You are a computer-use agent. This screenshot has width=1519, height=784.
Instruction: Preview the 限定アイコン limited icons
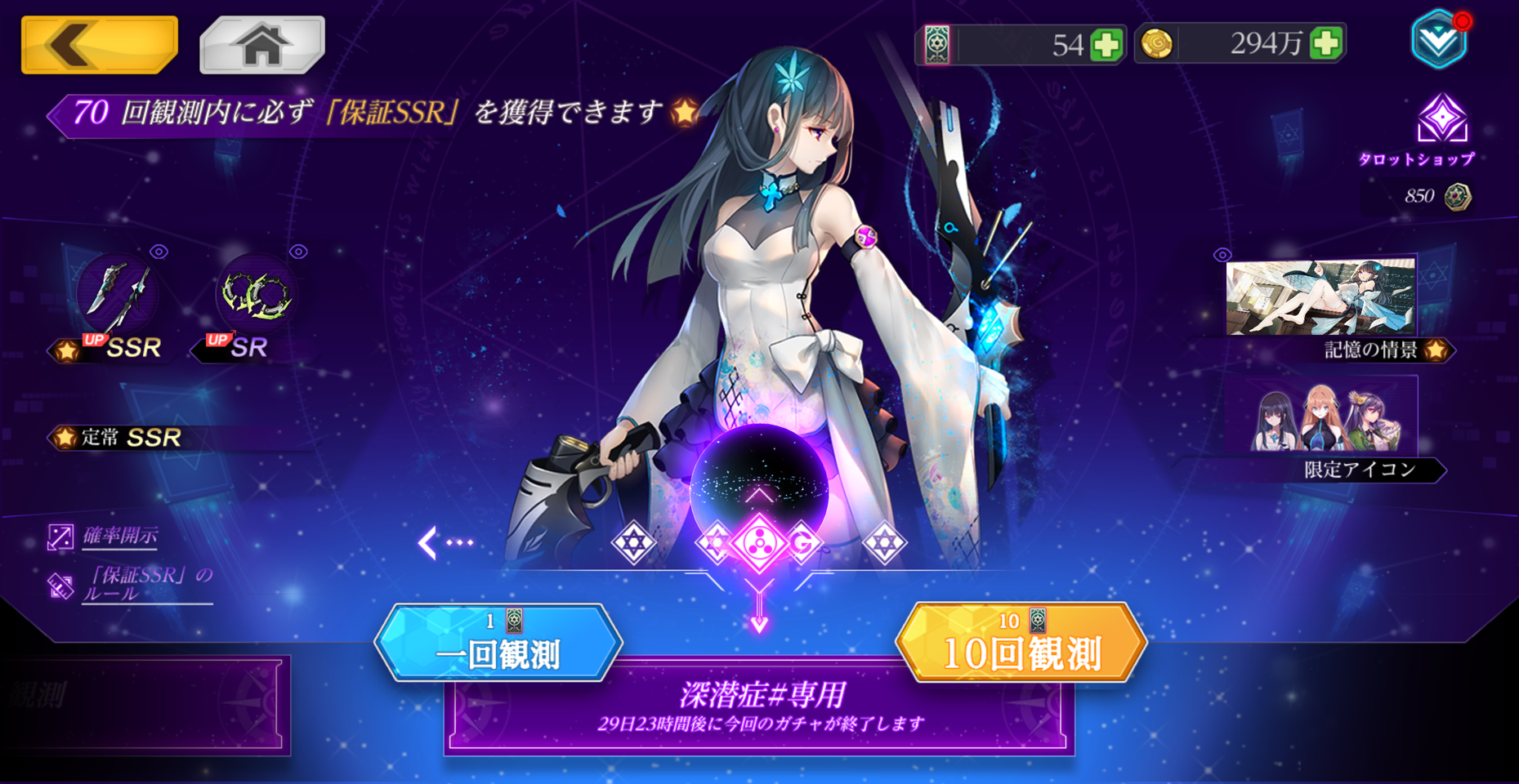(x=1320, y=416)
